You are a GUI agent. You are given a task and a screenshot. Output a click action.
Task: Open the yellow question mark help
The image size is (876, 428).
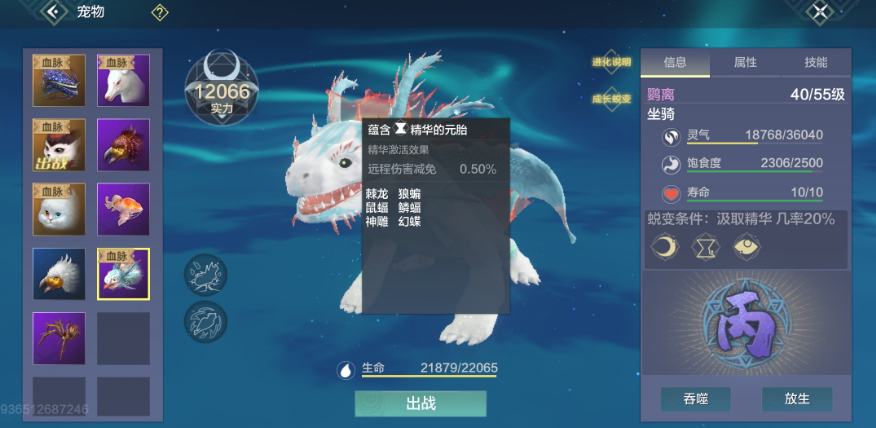coord(160,13)
